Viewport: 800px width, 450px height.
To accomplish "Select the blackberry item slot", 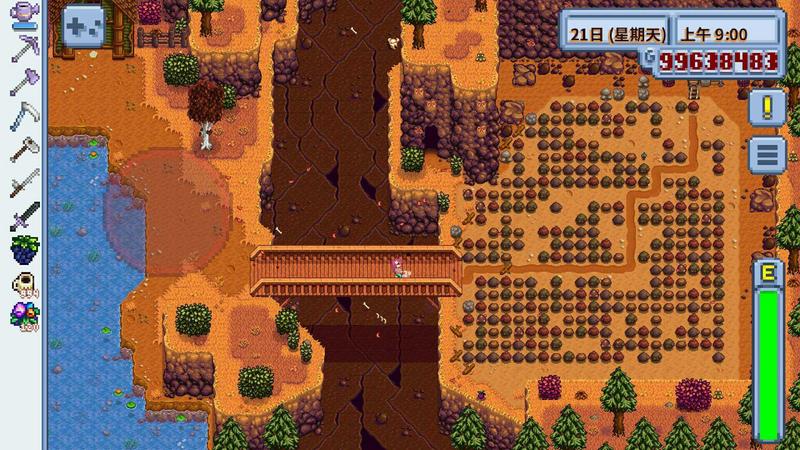I will pyautogui.click(x=22, y=249).
